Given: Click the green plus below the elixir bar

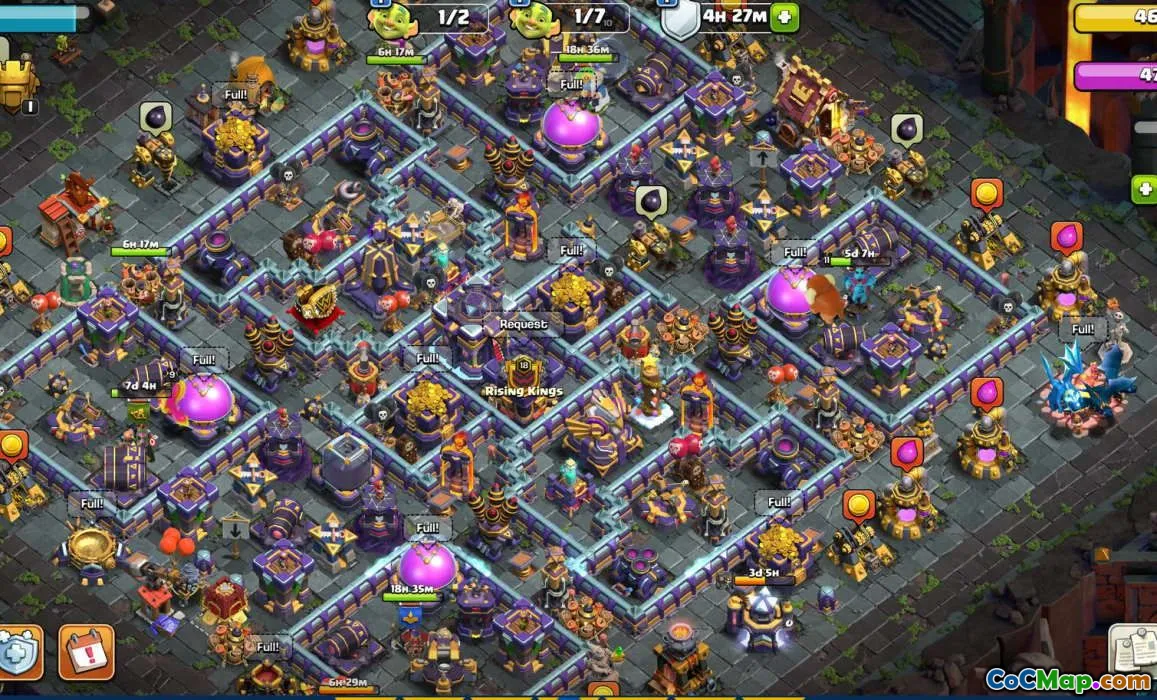Looking at the screenshot, I should click(x=1144, y=188).
